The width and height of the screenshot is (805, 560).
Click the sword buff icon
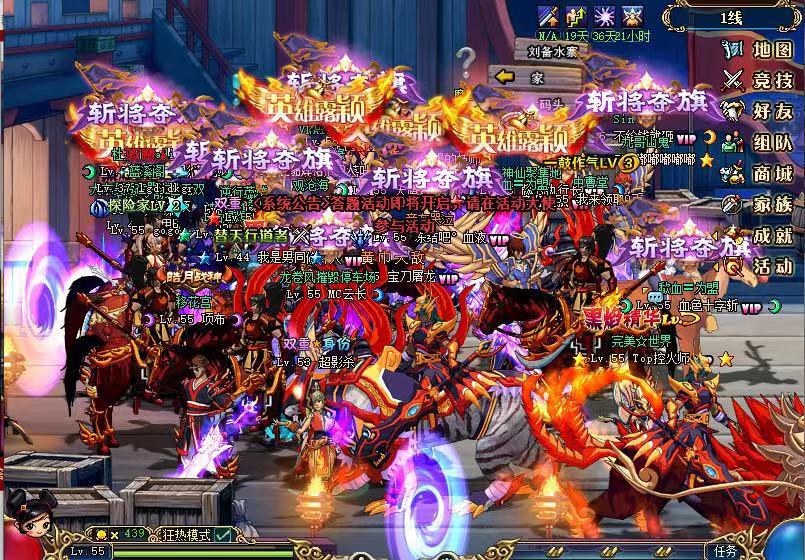(548, 15)
